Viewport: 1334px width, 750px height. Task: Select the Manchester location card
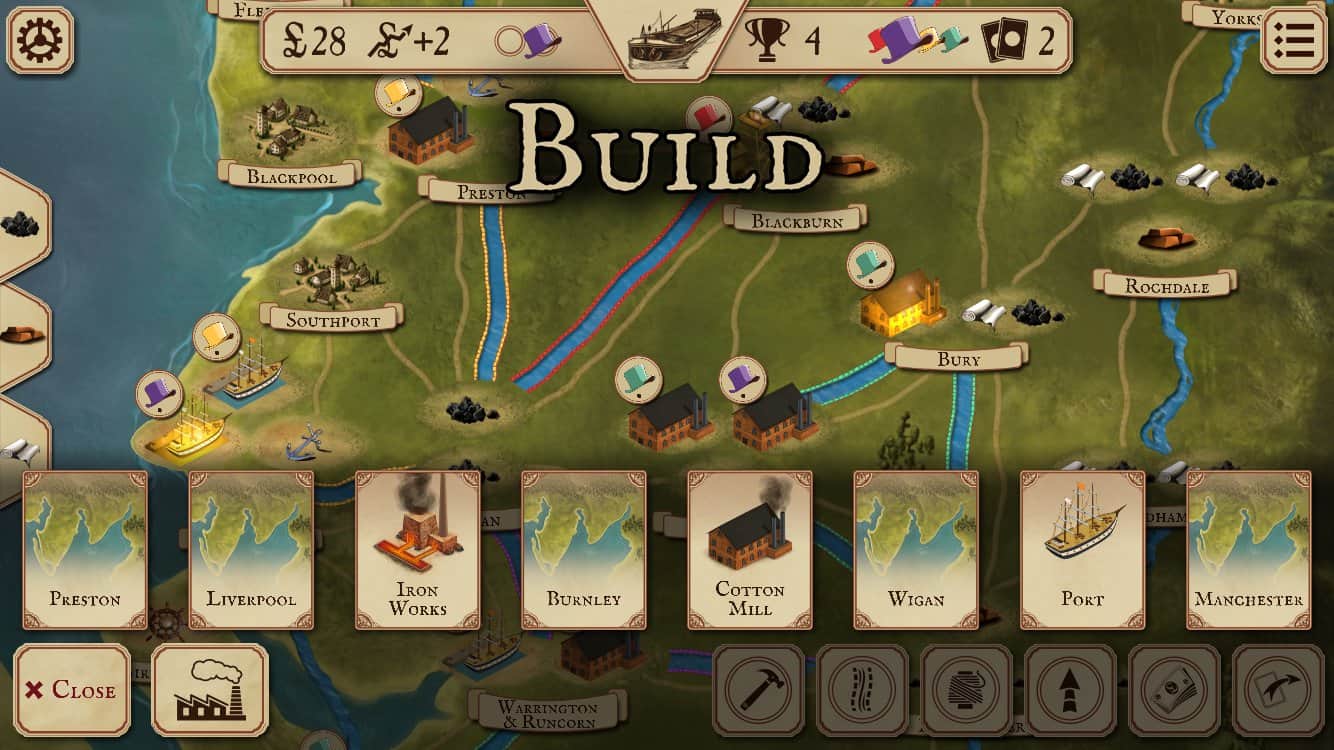pyautogui.click(x=1247, y=550)
